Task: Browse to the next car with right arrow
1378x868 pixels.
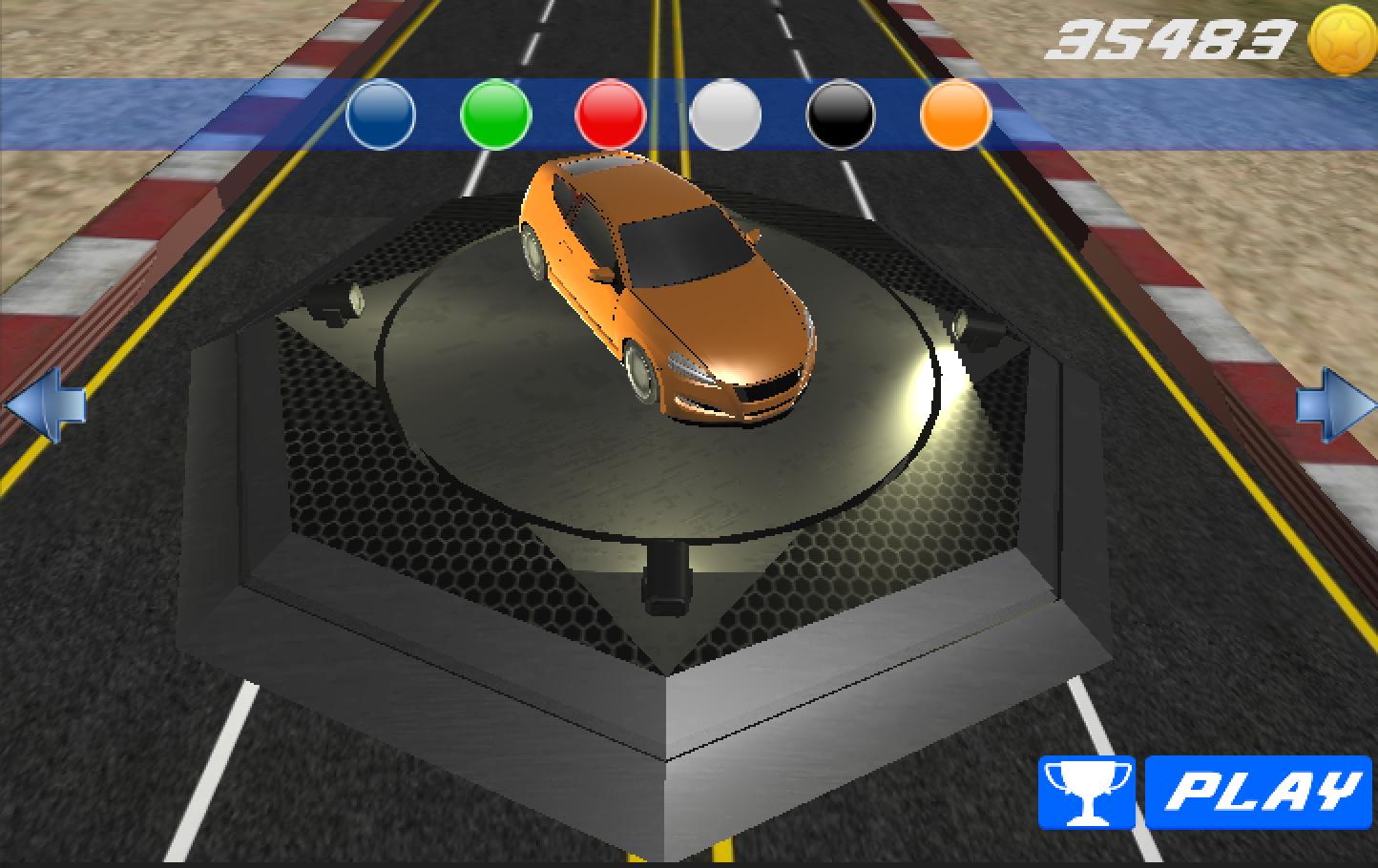Action: 1335,405
